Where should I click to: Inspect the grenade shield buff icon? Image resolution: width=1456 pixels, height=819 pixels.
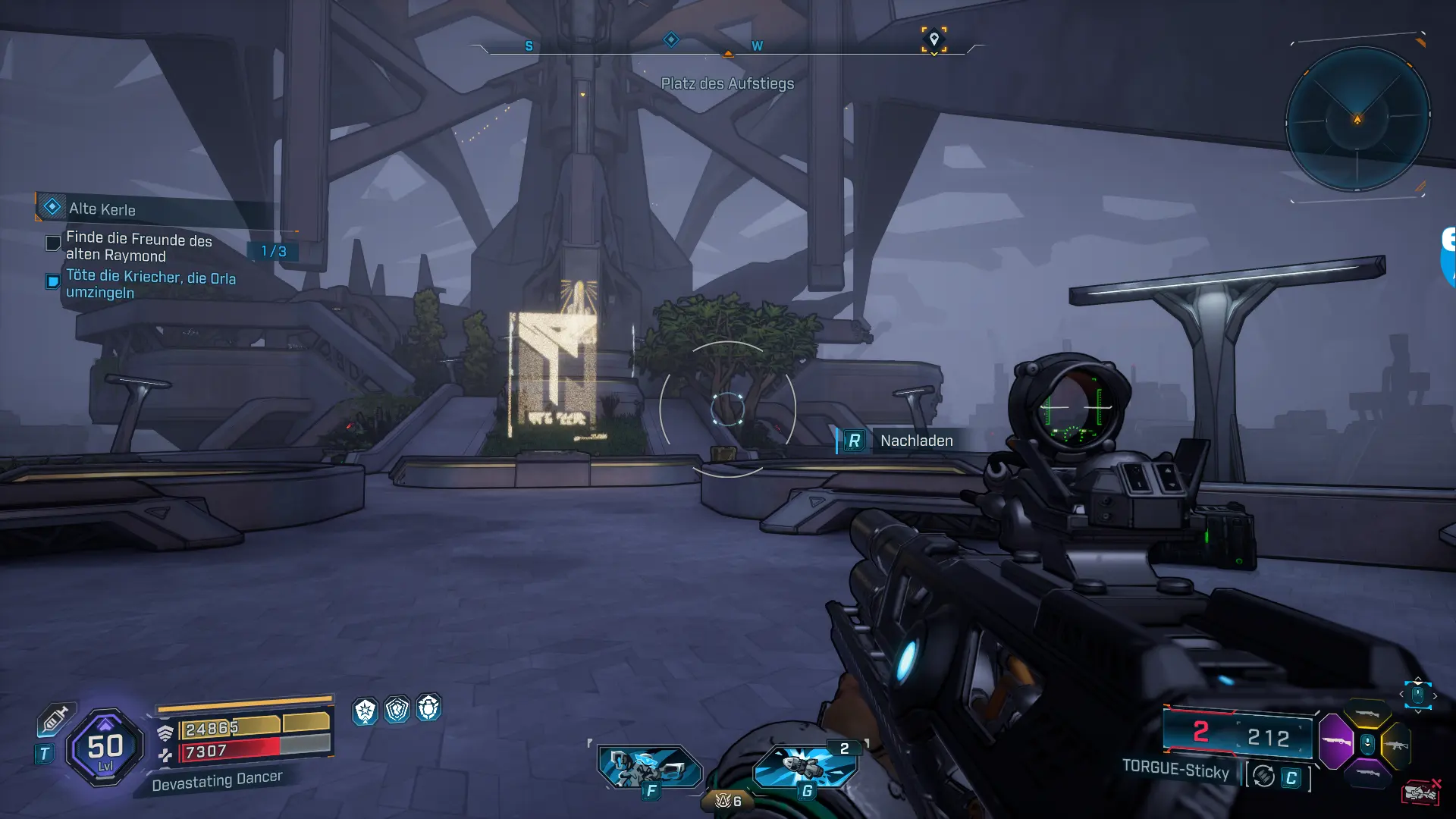click(428, 708)
